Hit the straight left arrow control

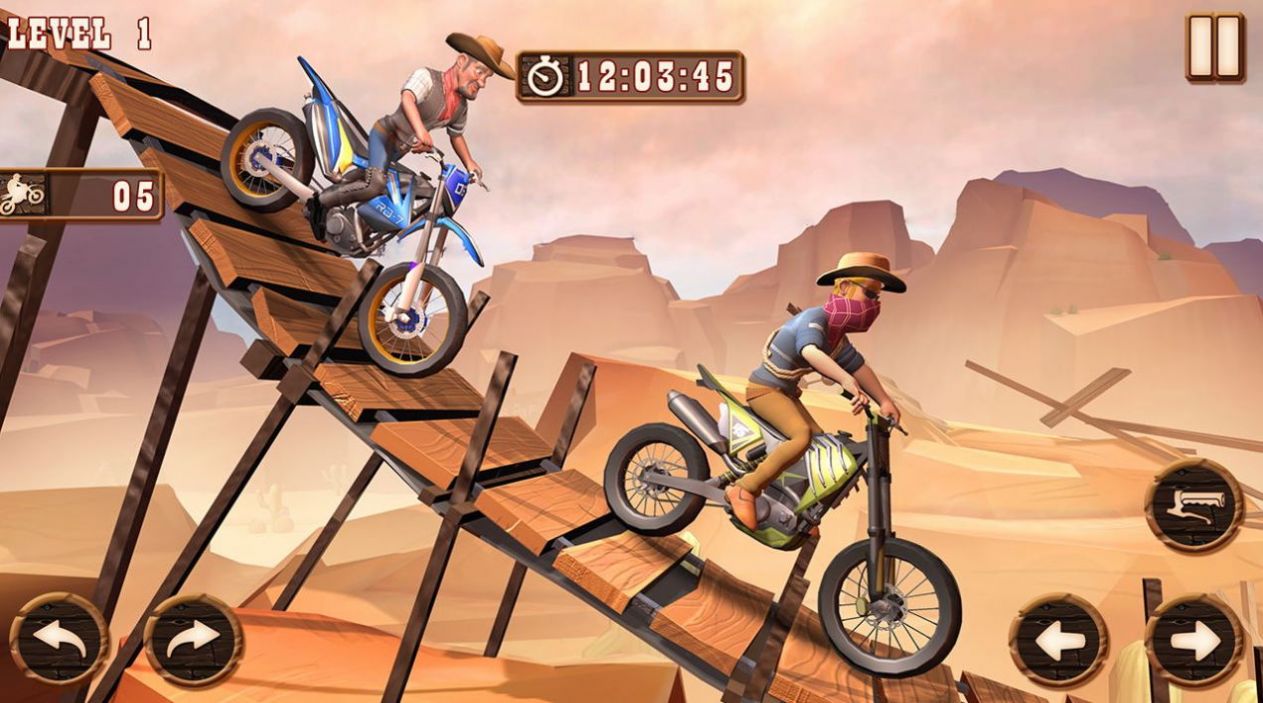pos(1058,640)
